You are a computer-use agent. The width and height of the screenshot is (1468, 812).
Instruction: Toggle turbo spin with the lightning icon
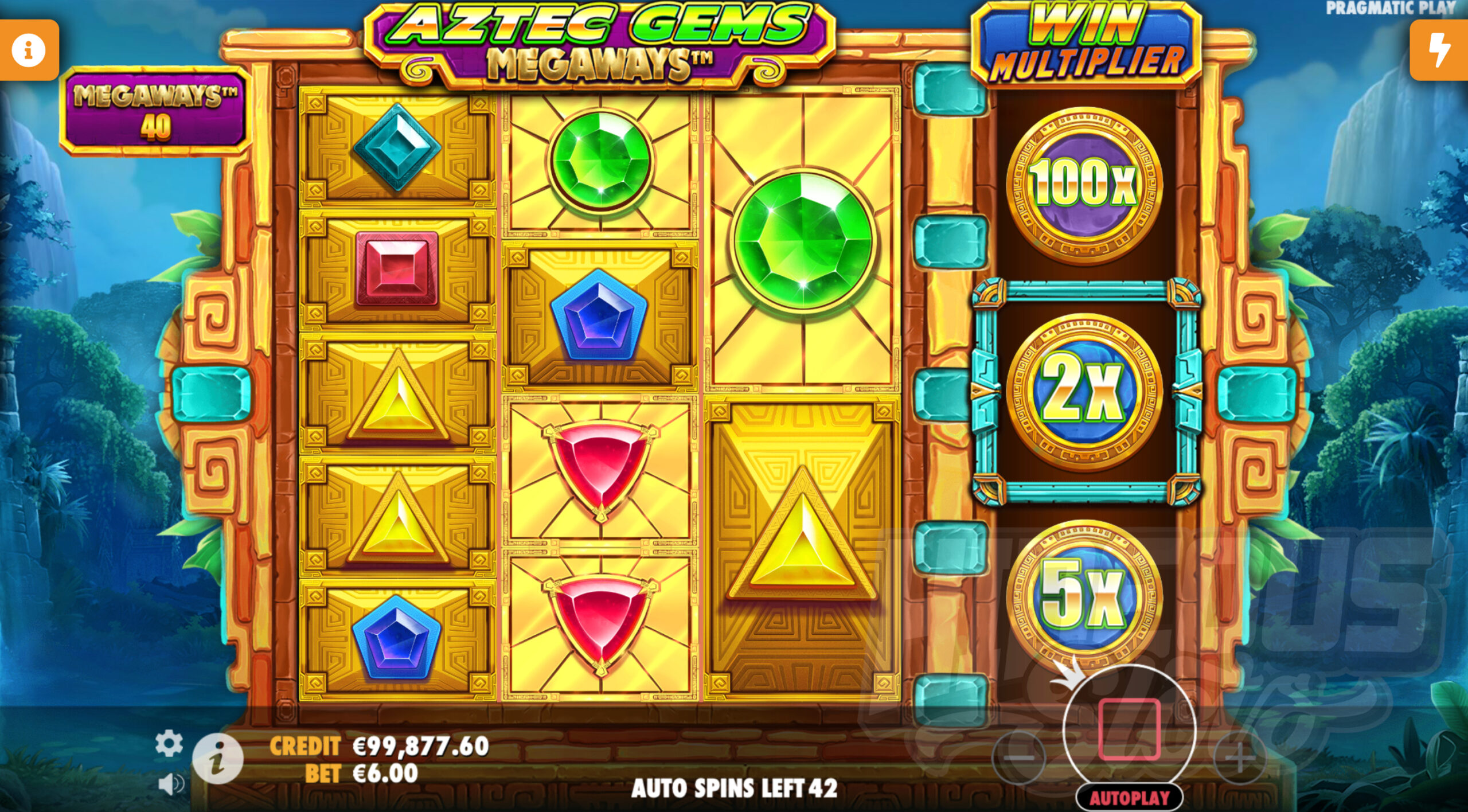(x=1440, y=49)
